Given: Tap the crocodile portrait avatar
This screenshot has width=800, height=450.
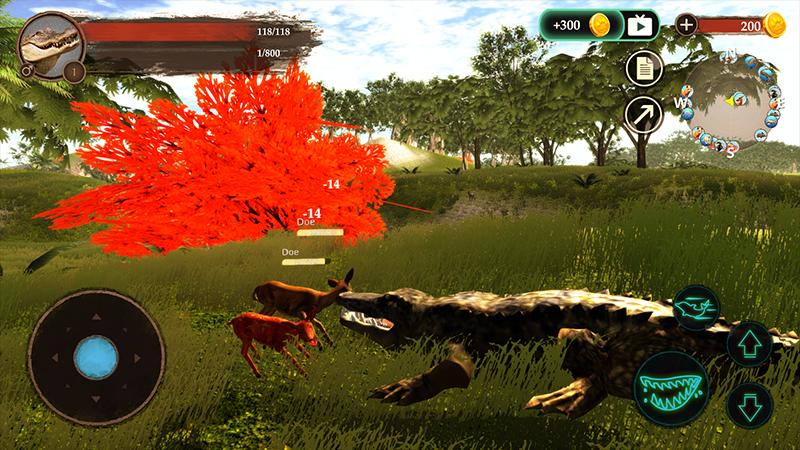Looking at the screenshot, I should (x=49, y=44).
